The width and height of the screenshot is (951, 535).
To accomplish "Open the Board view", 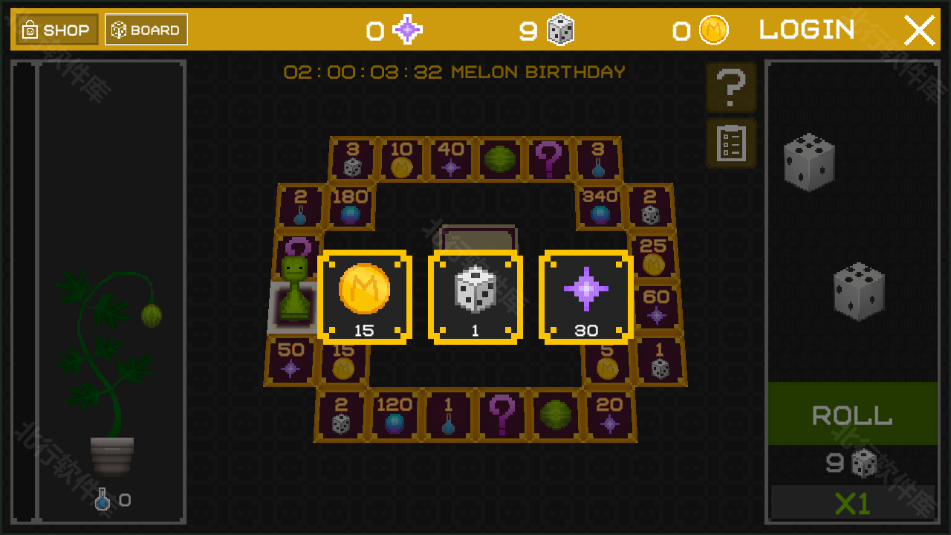I will point(146,30).
